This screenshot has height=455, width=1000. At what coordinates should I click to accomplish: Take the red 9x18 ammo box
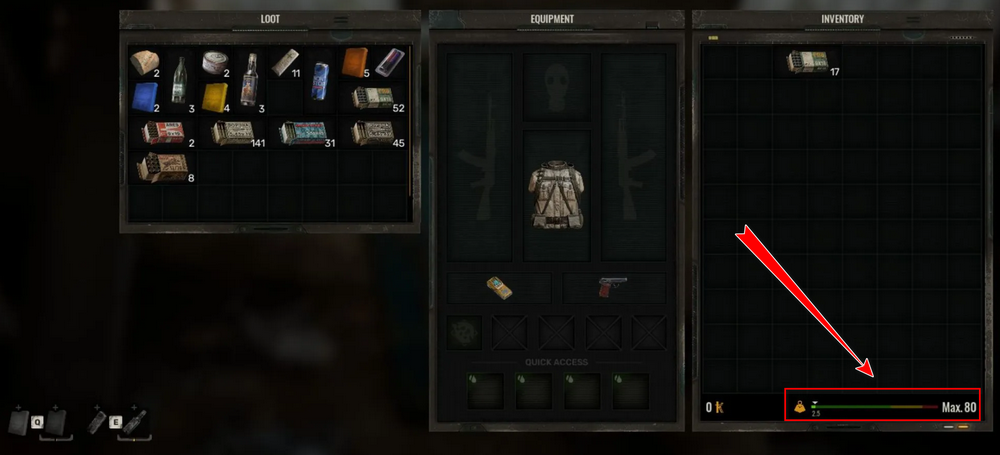pos(163,132)
